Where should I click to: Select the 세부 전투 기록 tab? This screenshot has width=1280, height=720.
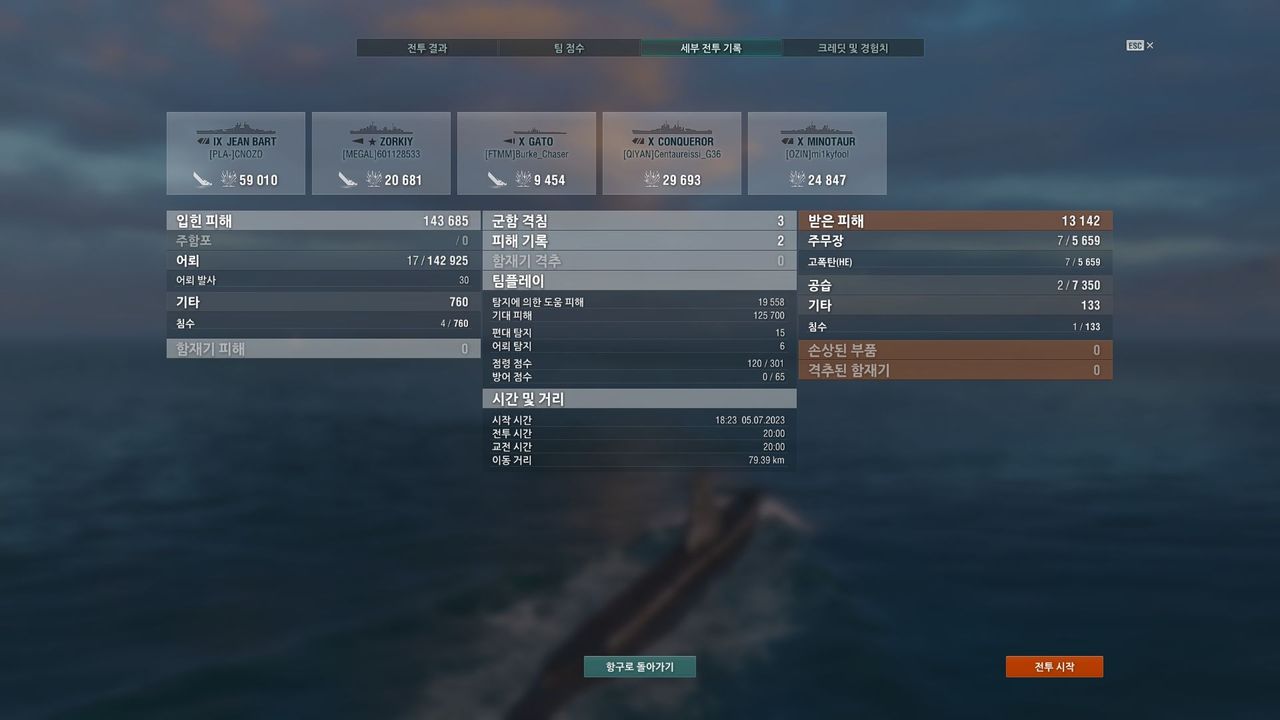coord(711,48)
